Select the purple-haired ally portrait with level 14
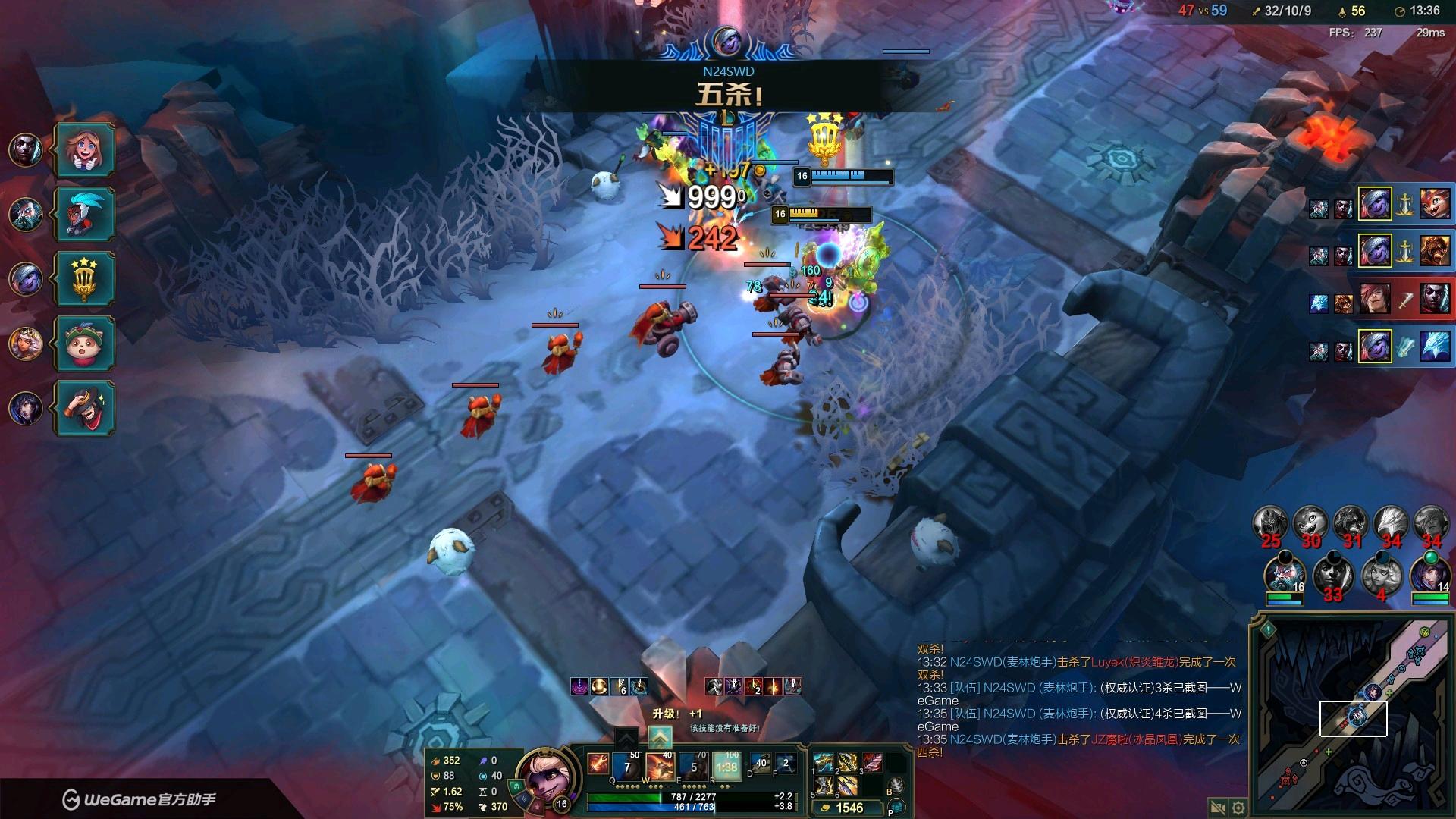This screenshot has width=1456, height=819. pyautogui.click(x=1430, y=575)
